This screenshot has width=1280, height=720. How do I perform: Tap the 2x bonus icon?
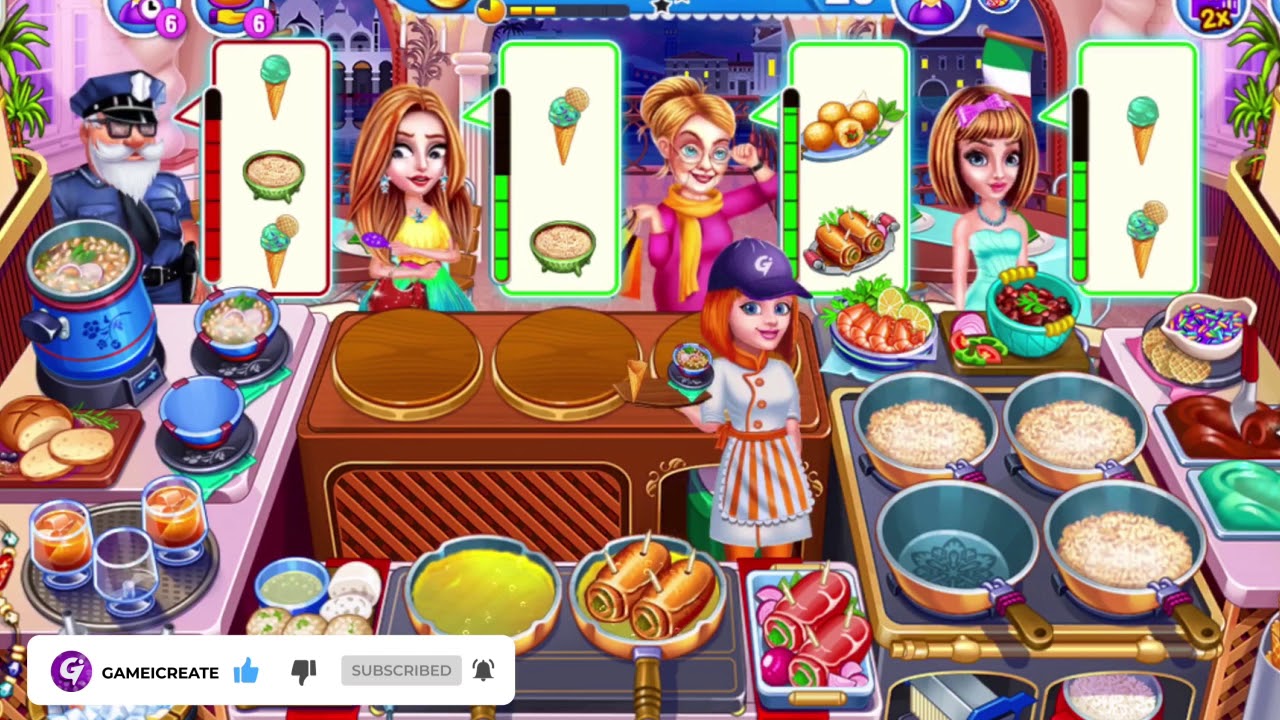click(x=1212, y=14)
